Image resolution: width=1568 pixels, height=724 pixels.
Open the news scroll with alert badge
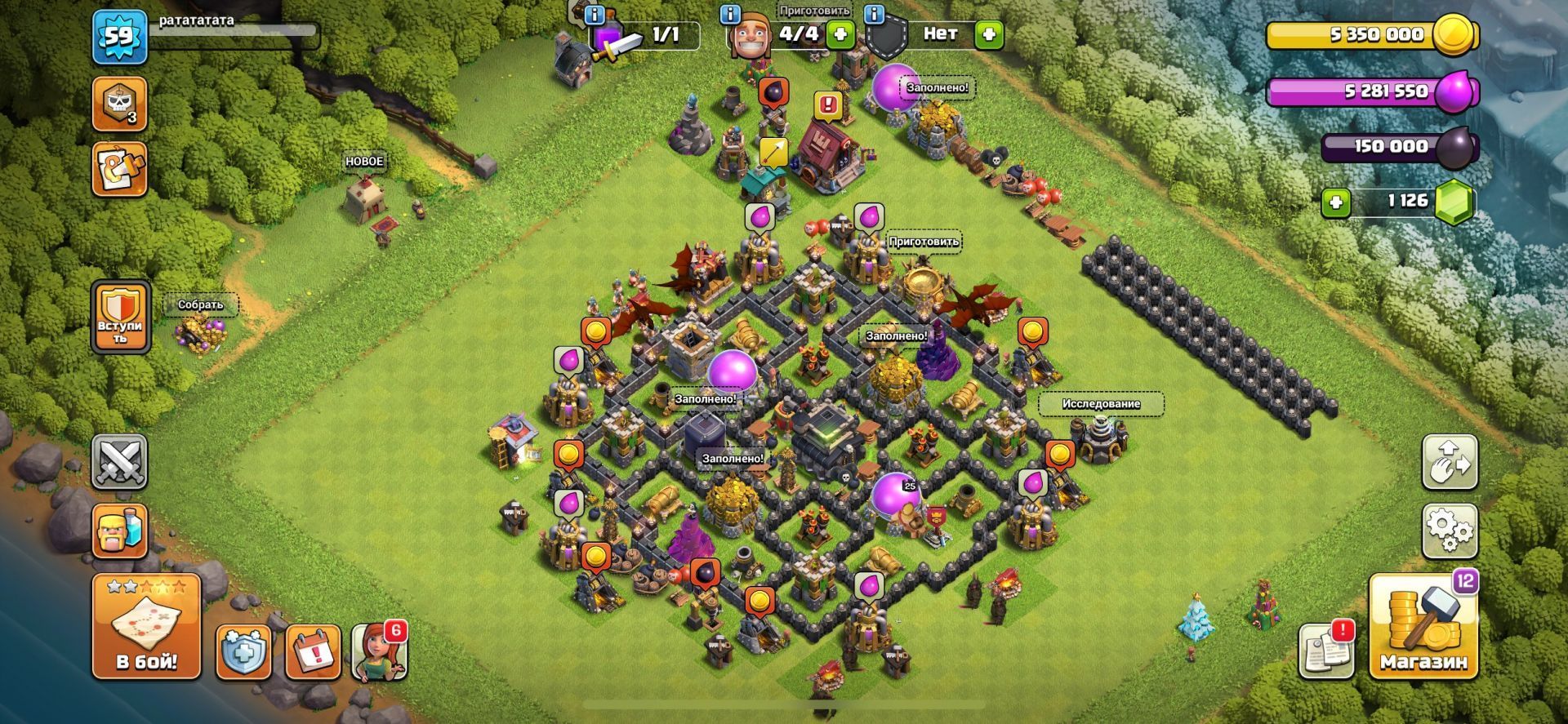click(1326, 650)
